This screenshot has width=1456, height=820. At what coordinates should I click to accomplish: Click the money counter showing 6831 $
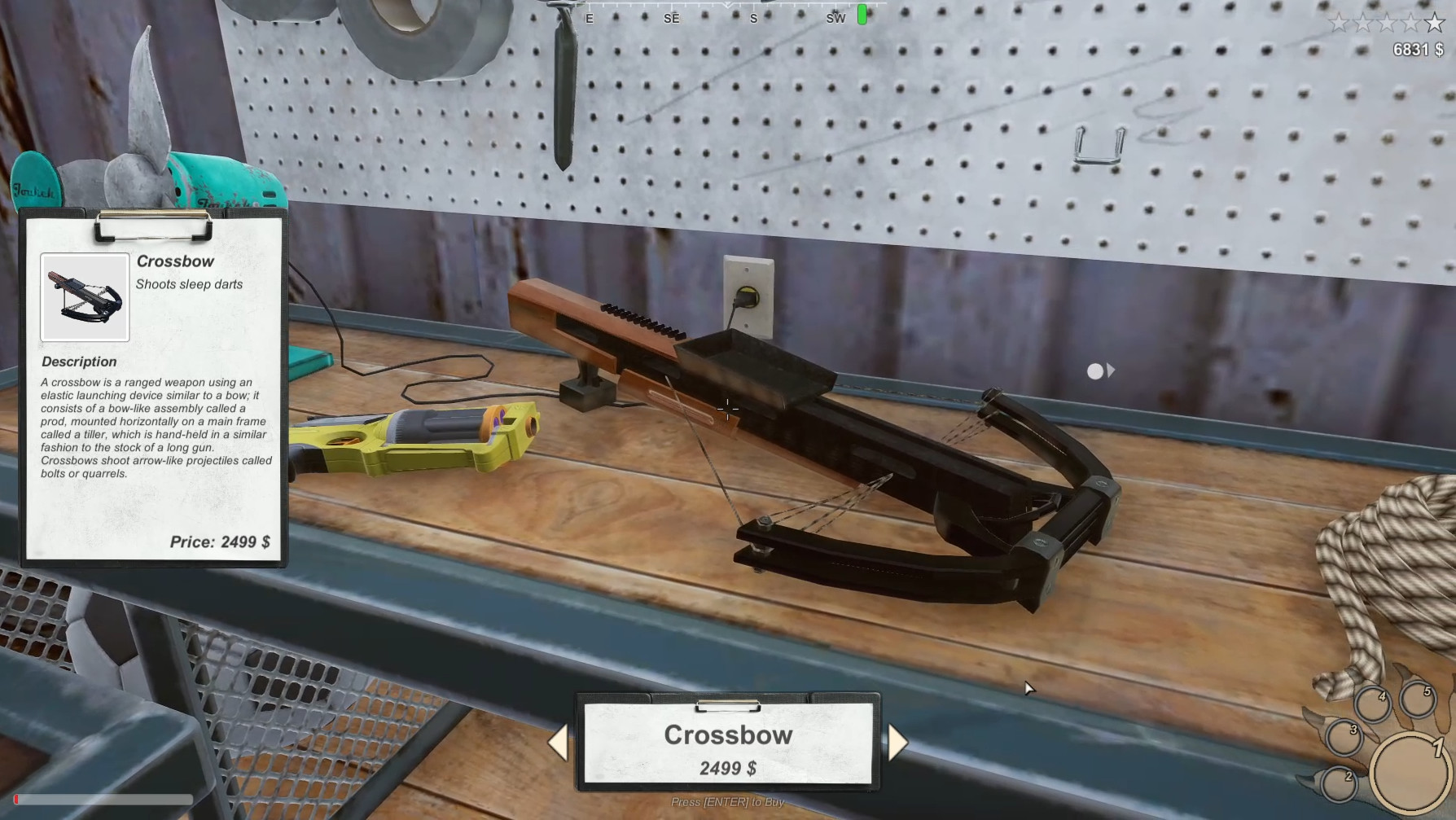[x=1417, y=49]
